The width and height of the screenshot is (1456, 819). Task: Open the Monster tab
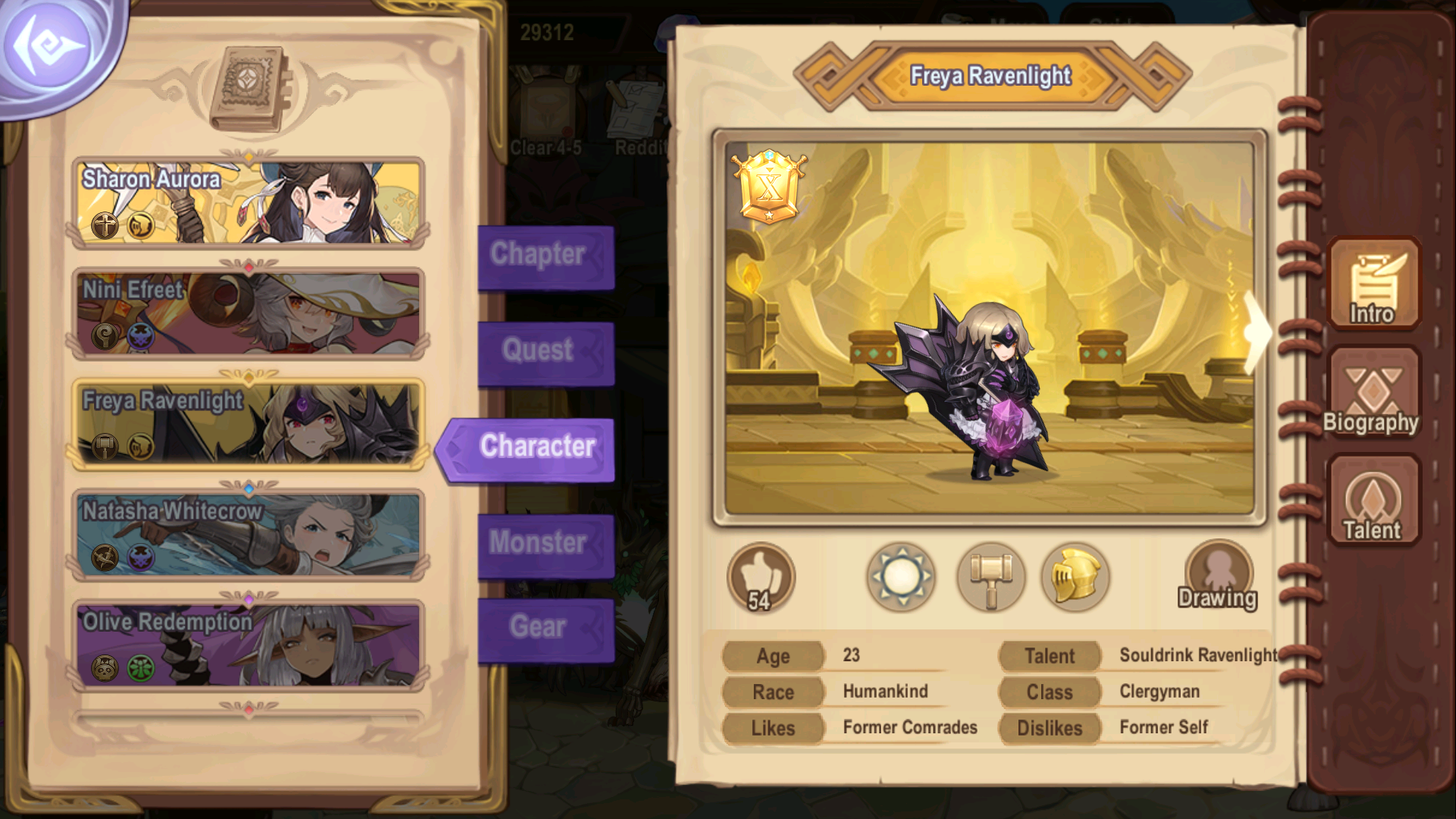[x=540, y=542]
